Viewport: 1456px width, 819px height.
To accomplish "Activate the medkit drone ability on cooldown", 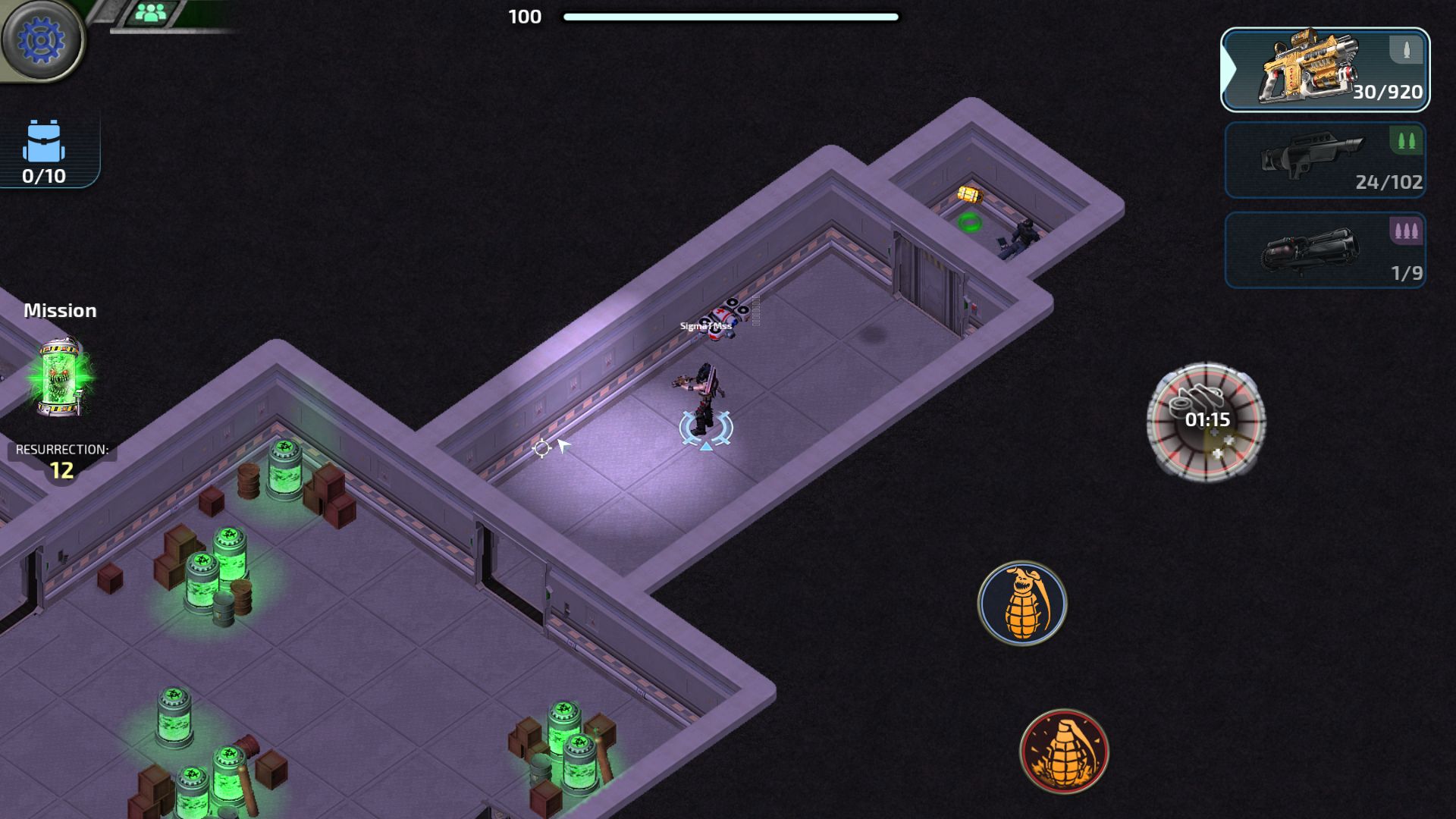I will coord(1206,421).
